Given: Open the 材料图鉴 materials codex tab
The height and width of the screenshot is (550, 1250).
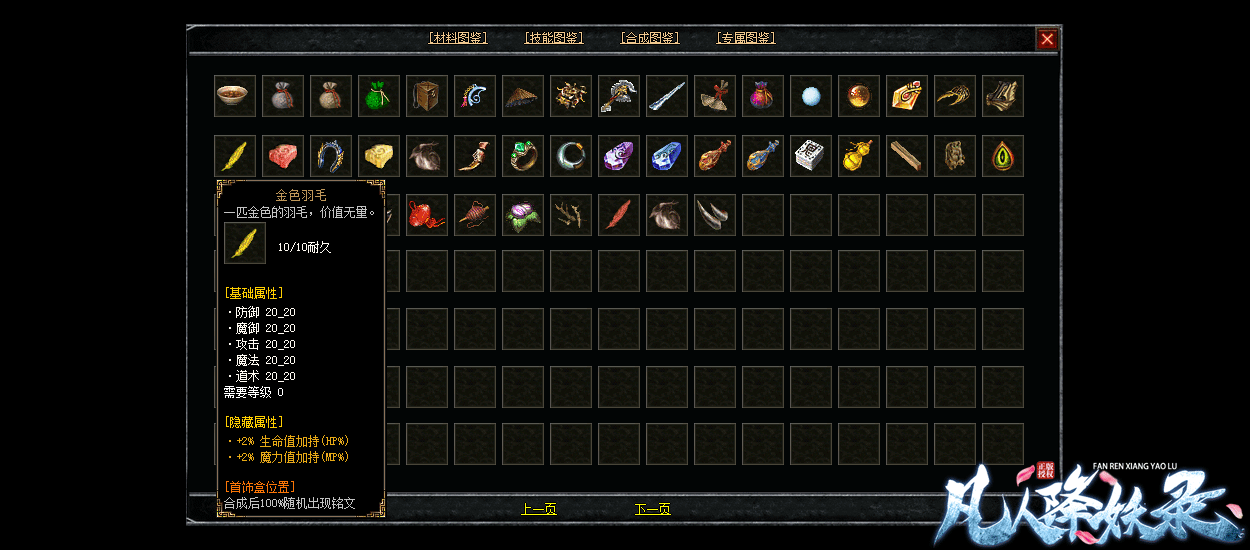Looking at the screenshot, I should (x=458, y=38).
